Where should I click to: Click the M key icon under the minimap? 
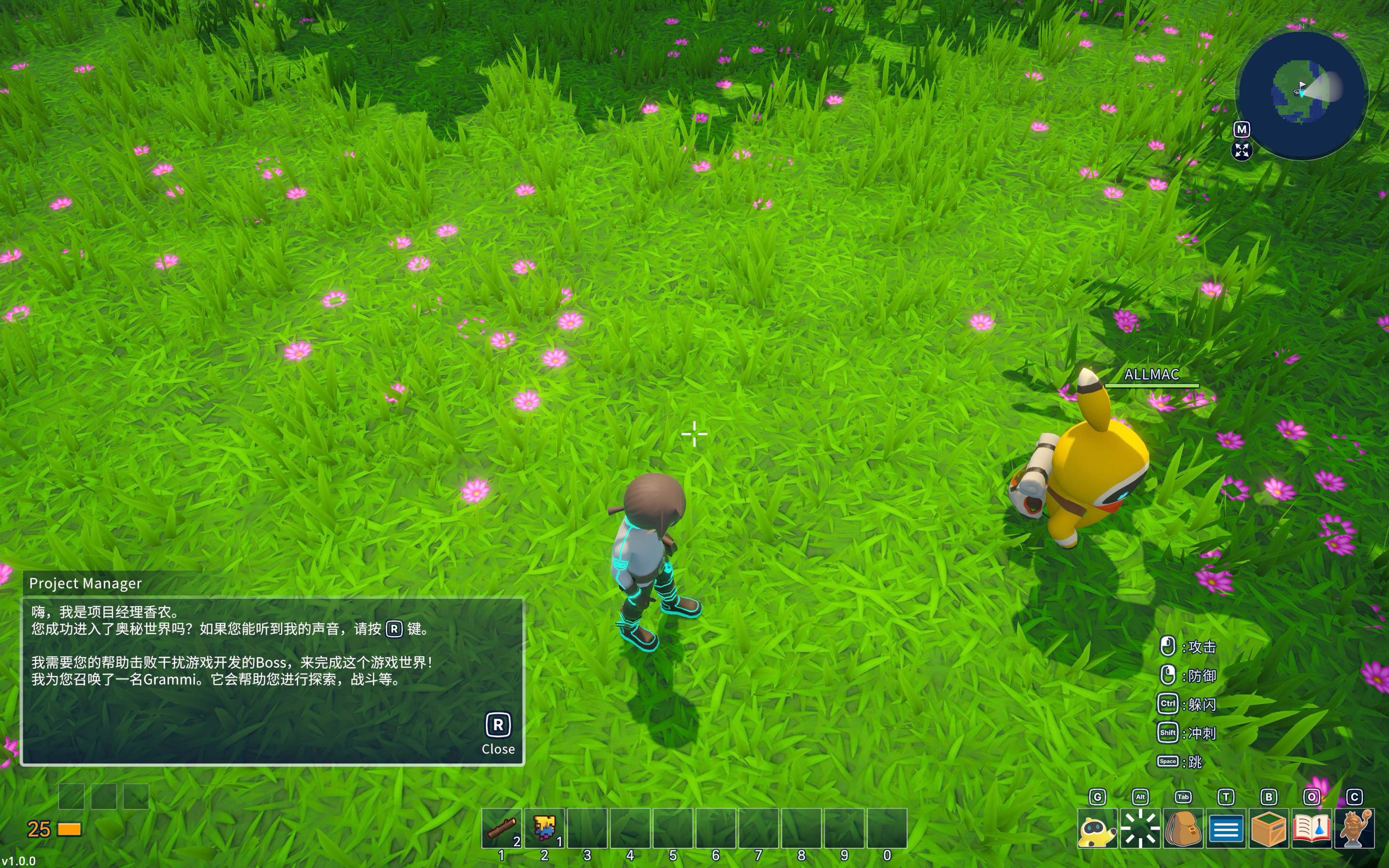click(1242, 130)
